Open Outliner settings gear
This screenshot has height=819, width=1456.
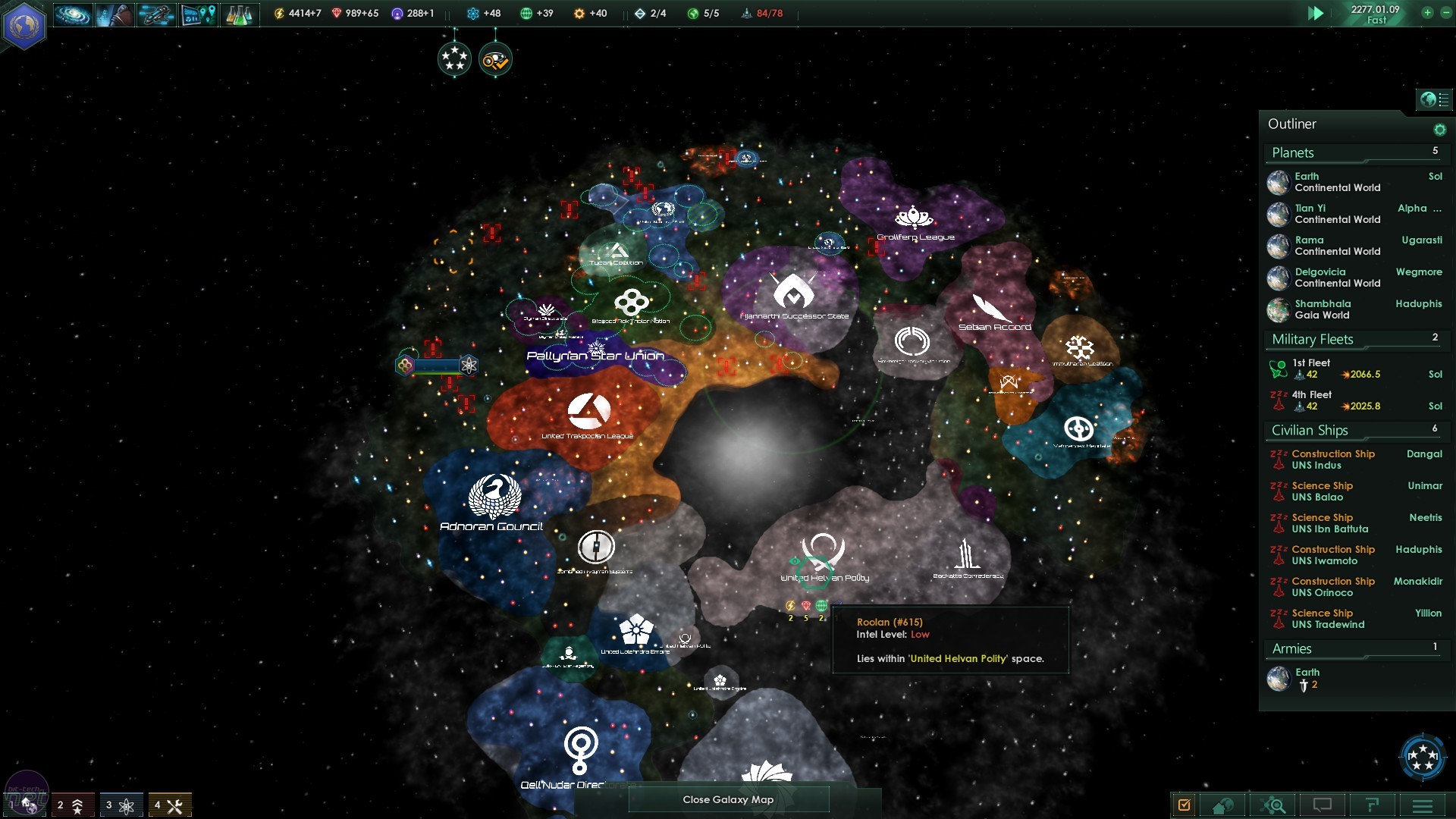coord(1439,130)
